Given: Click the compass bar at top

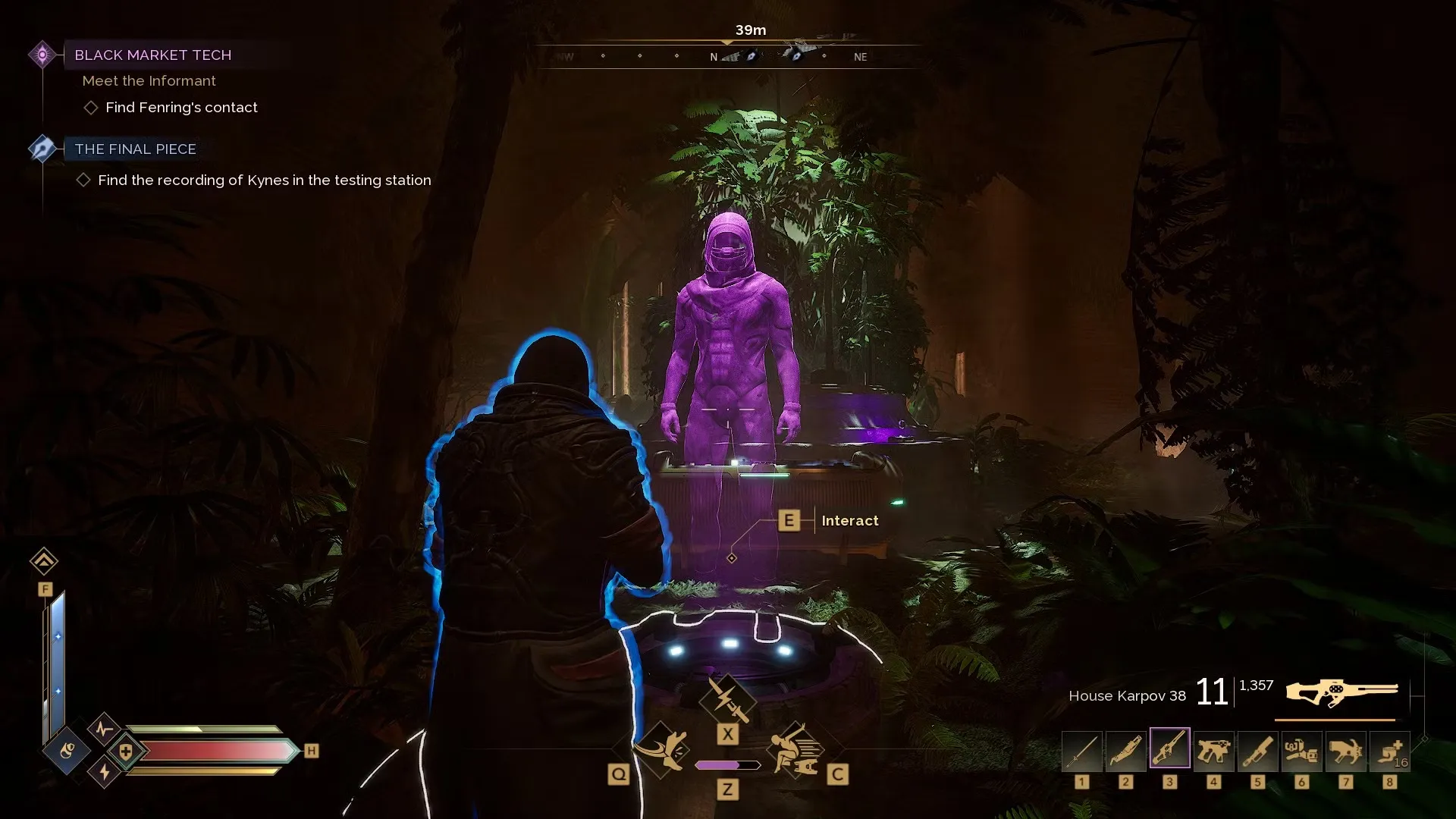Looking at the screenshot, I should click(728, 56).
